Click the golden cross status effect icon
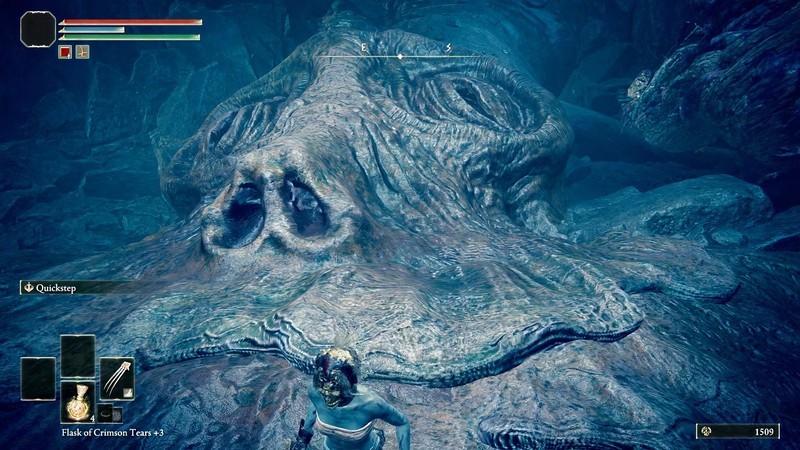The width and height of the screenshot is (800, 450). click(82, 51)
